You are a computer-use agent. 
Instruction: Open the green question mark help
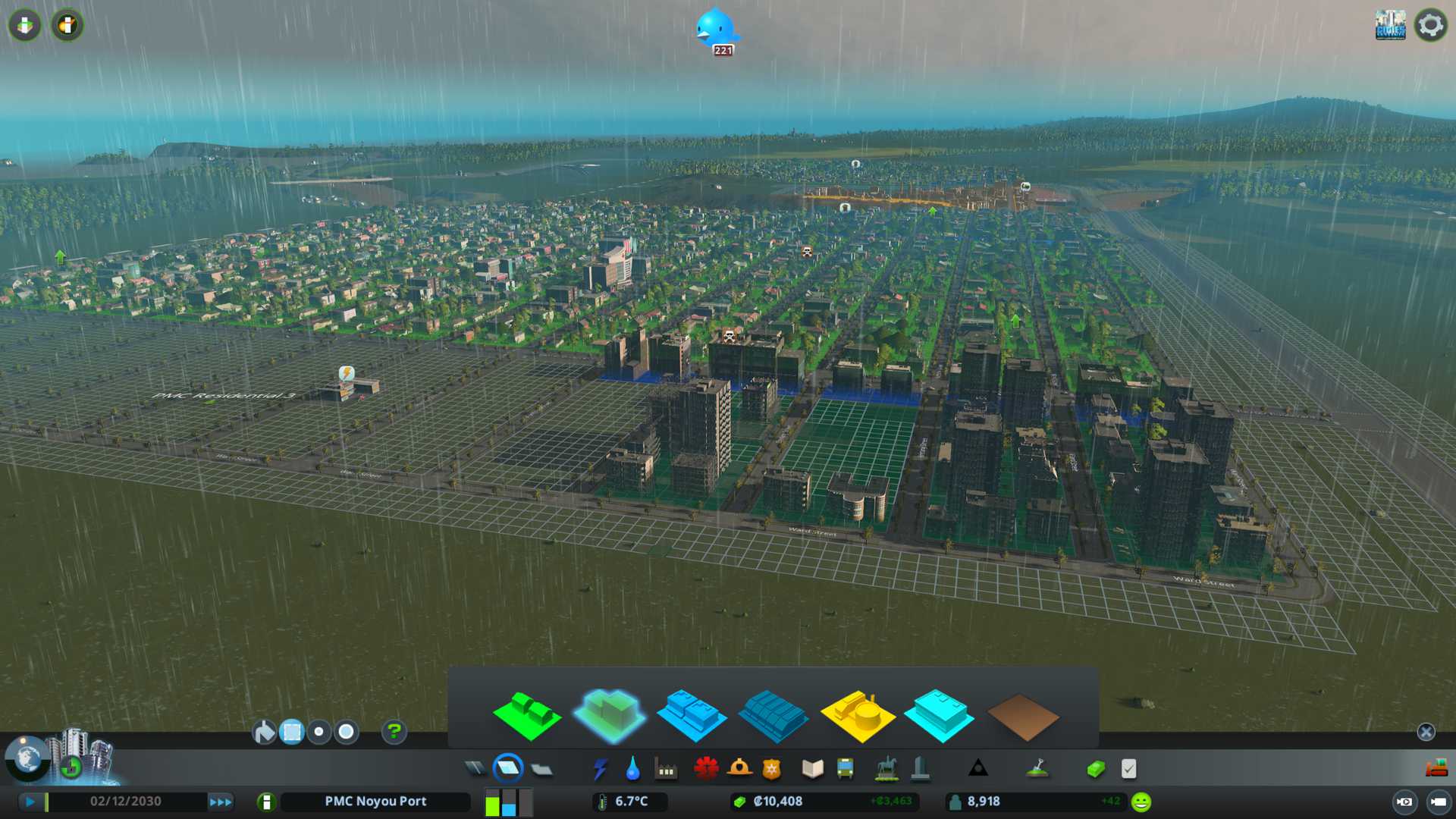tap(394, 732)
